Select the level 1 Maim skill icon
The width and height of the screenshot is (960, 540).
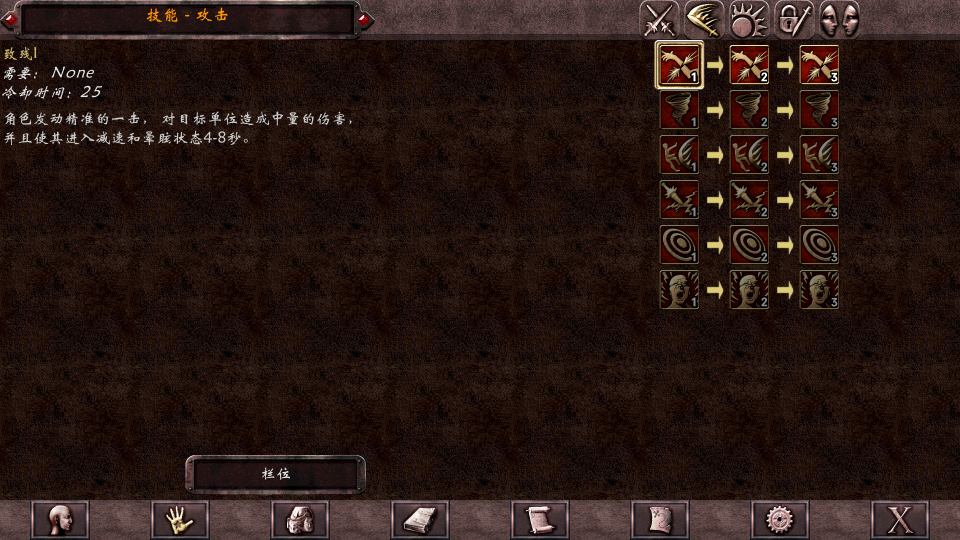tap(679, 65)
